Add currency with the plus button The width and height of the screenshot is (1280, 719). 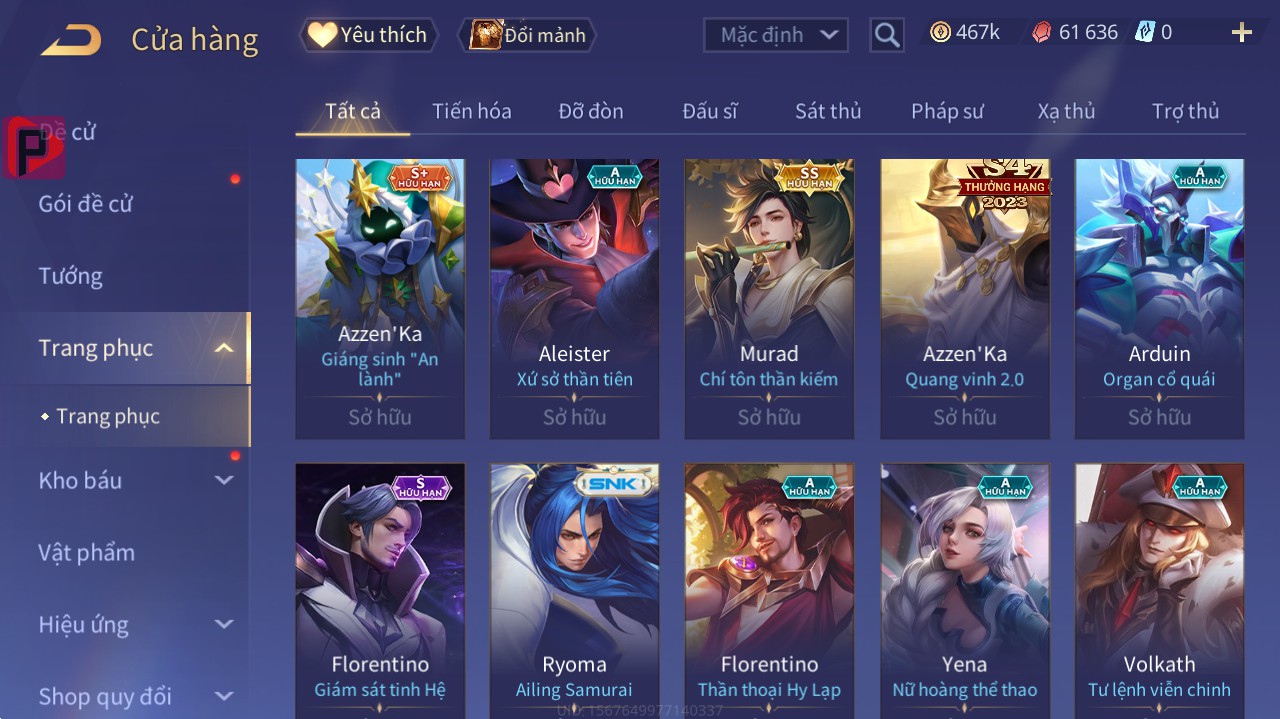click(1242, 33)
